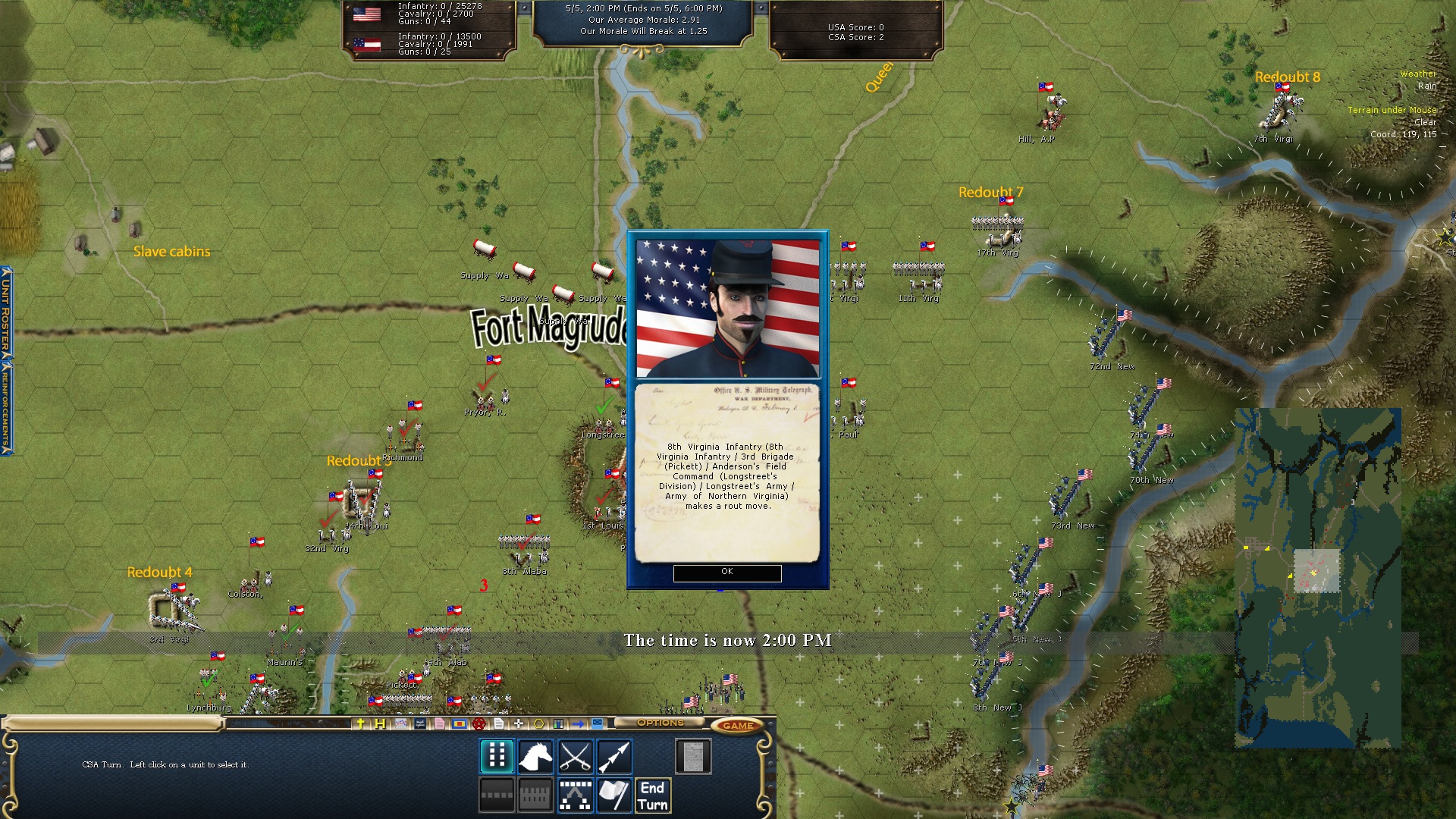Choose the diagonal arrow movement icon
Viewport: 1456px width, 819px height.
[x=614, y=756]
